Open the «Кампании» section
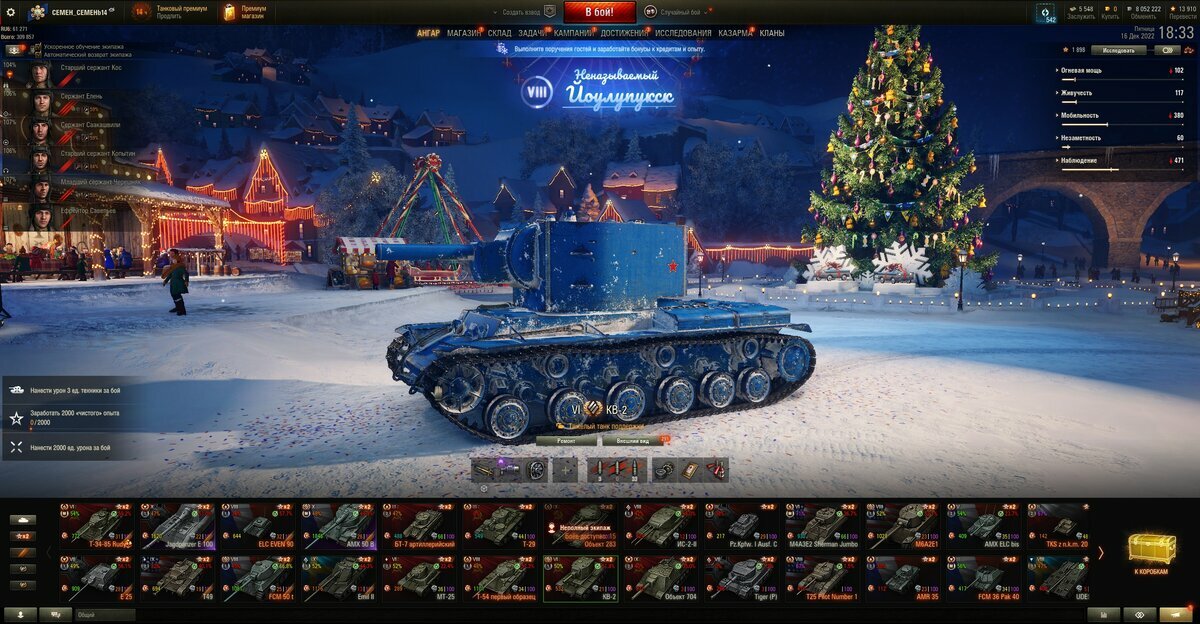 tap(573, 33)
